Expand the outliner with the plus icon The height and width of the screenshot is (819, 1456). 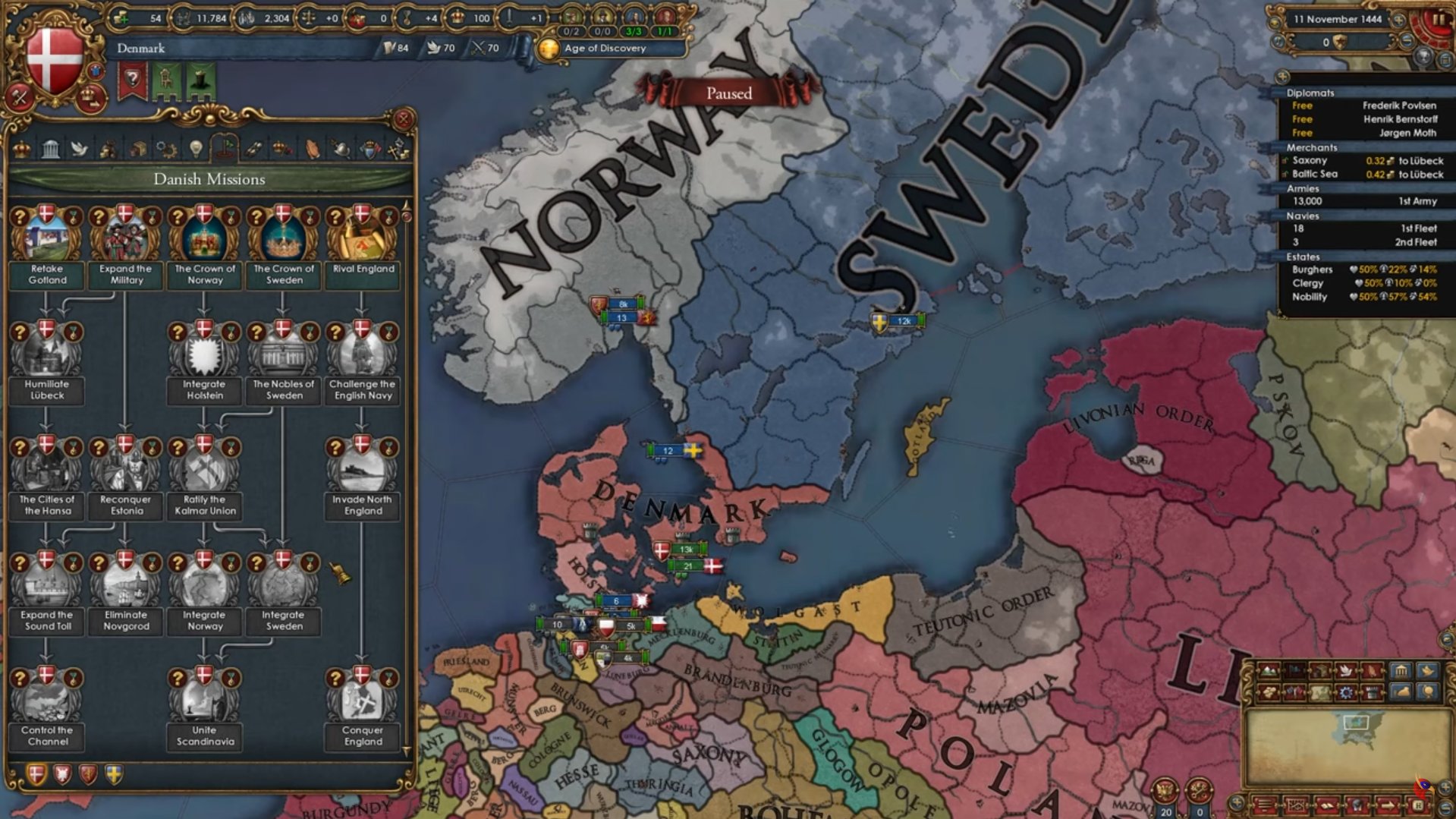(1283, 77)
